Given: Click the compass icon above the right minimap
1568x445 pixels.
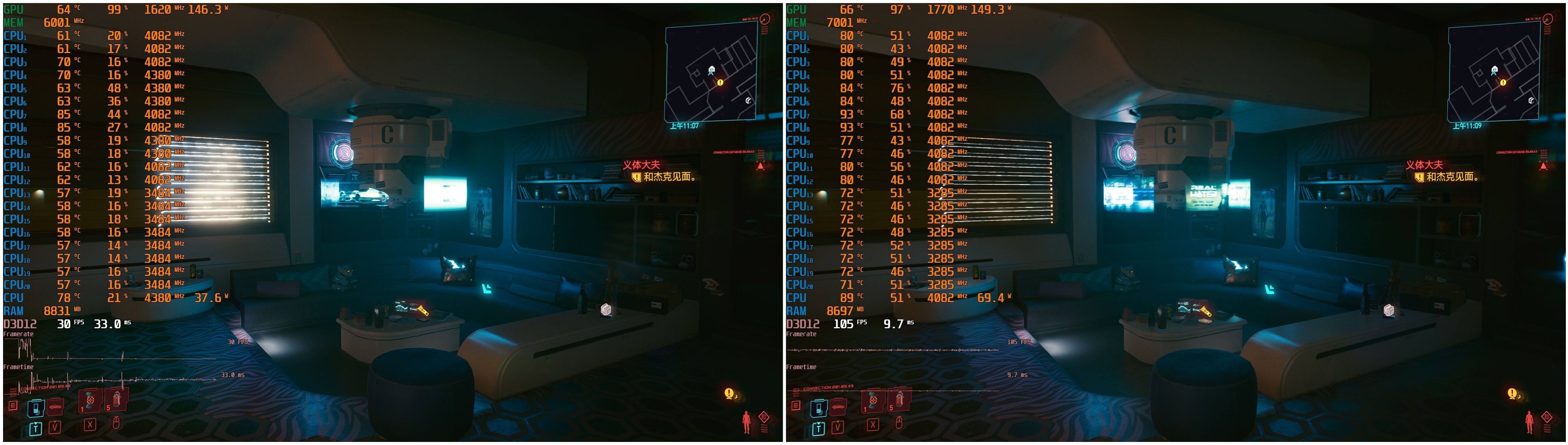Looking at the screenshot, I should (x=1547, y=19).
